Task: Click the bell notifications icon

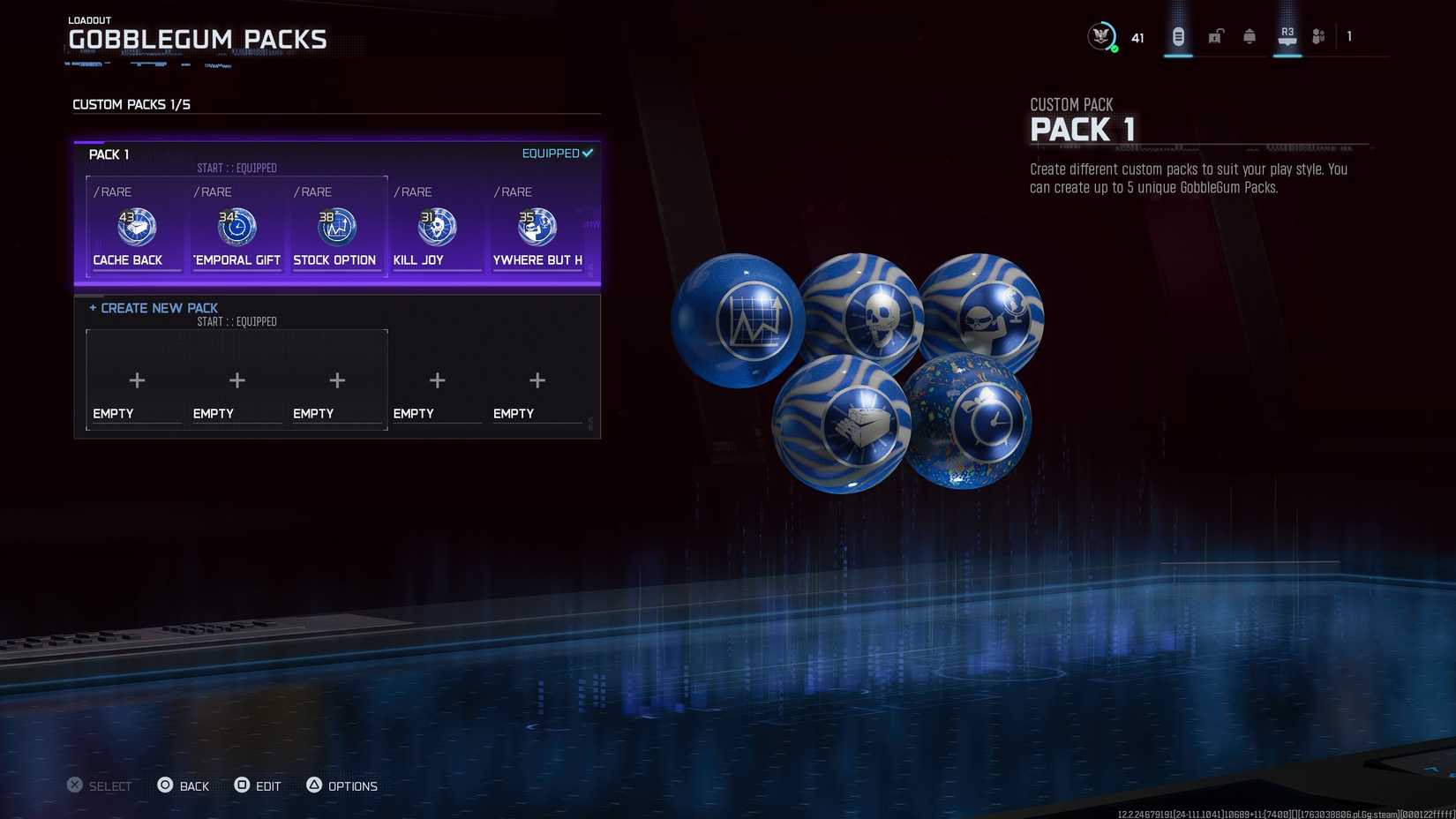Action: point(1250,35)
